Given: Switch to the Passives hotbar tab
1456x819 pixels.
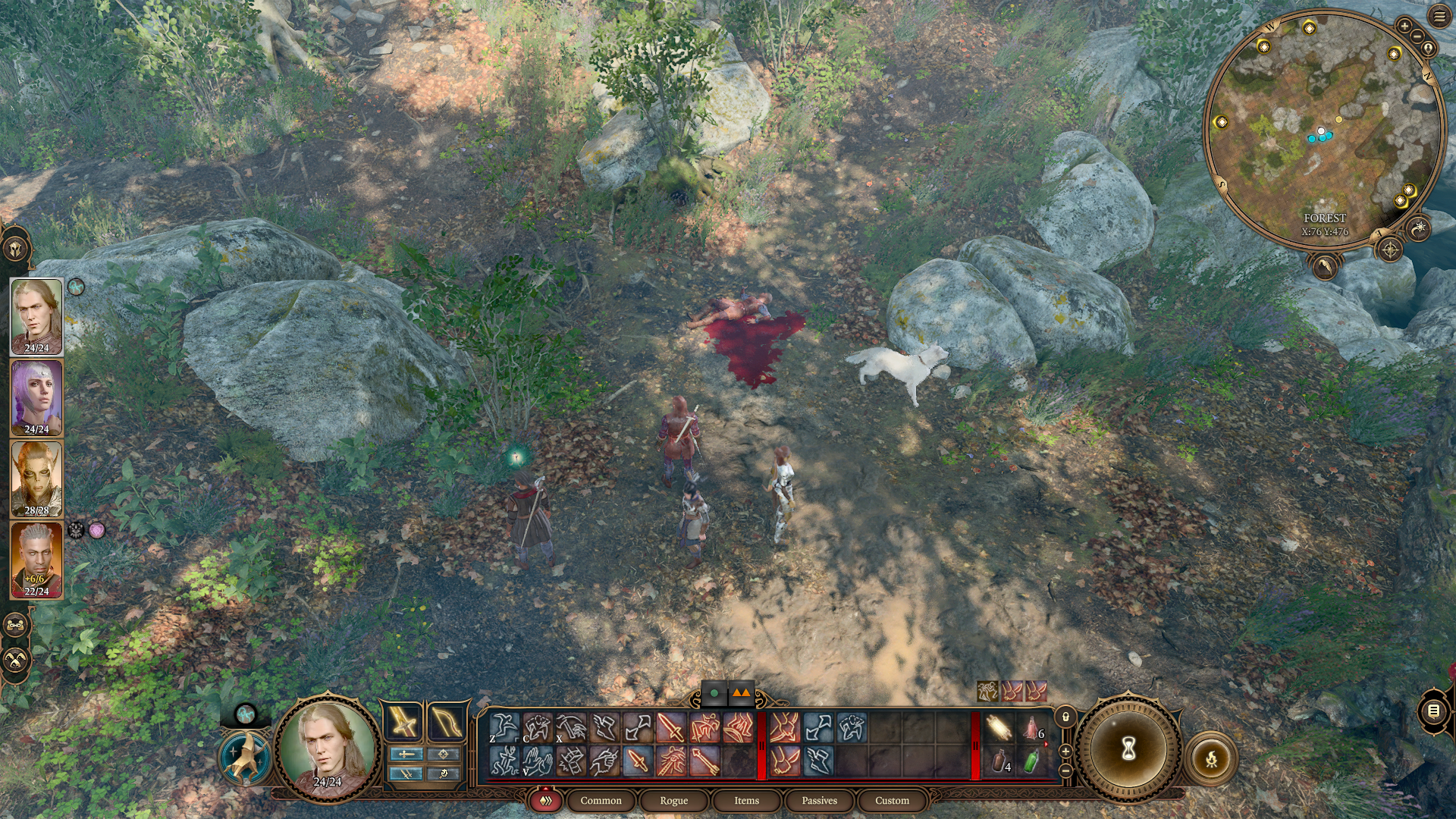Looking at the screenshot, I should [819, 801].
